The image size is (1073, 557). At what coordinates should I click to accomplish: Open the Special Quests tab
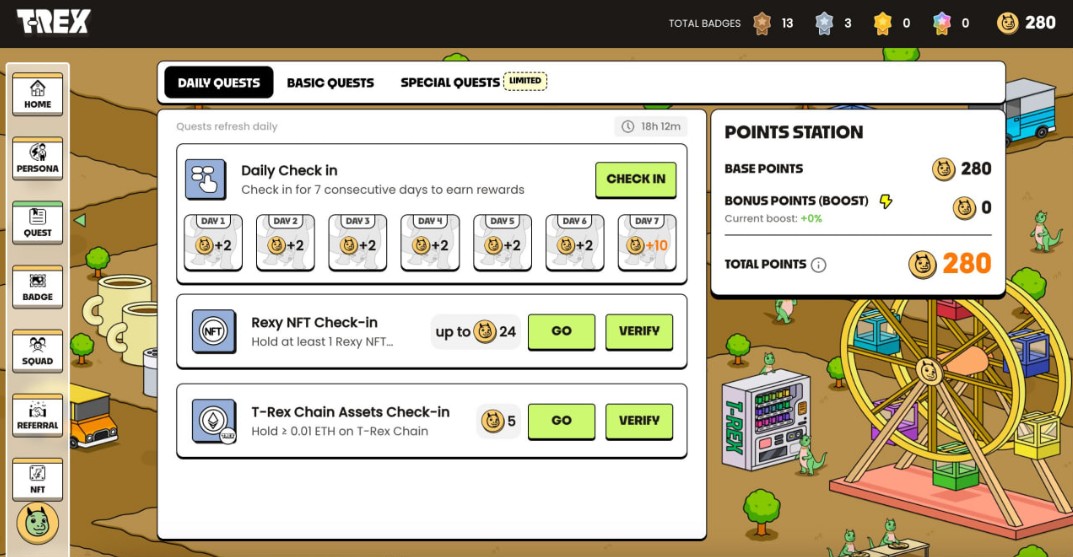click(450, 82)
